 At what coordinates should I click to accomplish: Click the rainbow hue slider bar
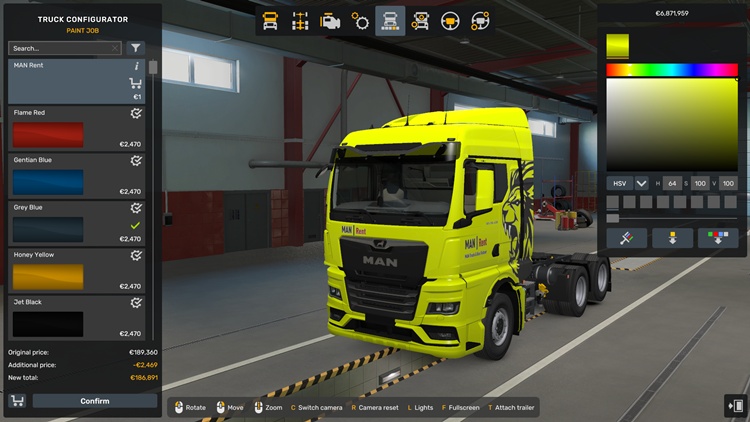tap(671, 70)
